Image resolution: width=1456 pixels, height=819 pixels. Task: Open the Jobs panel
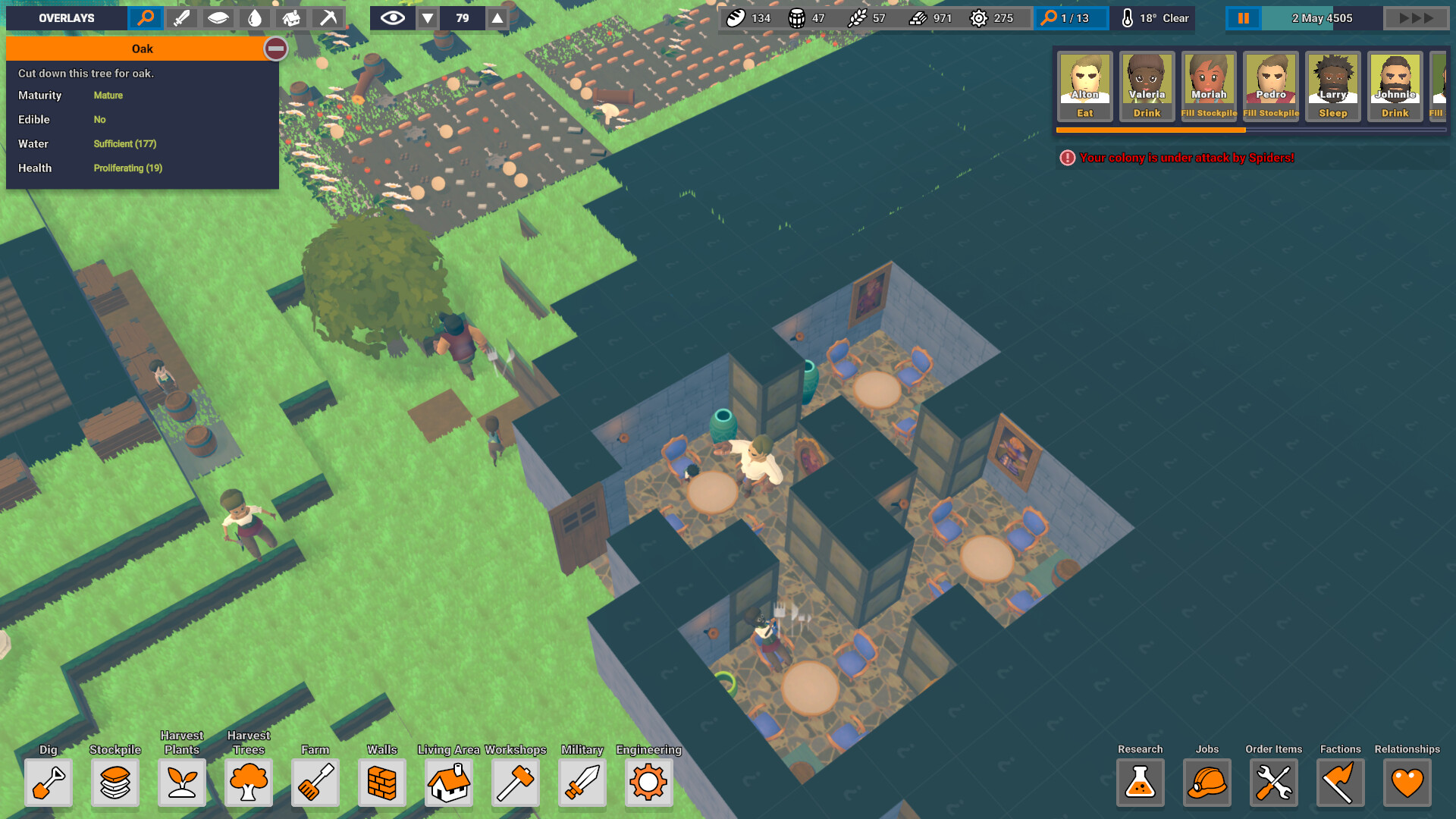click(x=1207, y=783)
